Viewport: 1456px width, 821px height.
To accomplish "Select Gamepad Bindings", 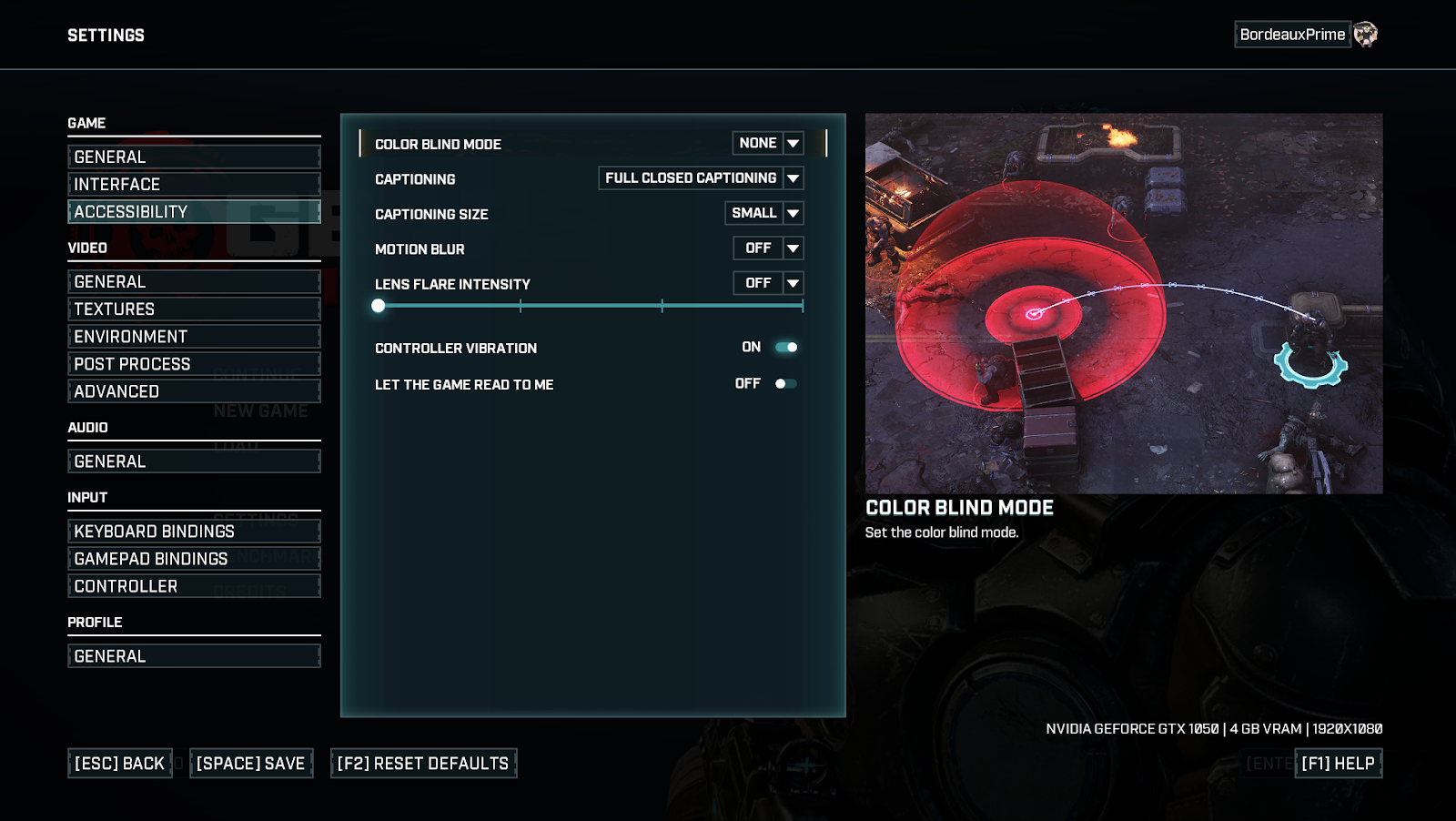I will pyautogui.click(x=194, y=559).
